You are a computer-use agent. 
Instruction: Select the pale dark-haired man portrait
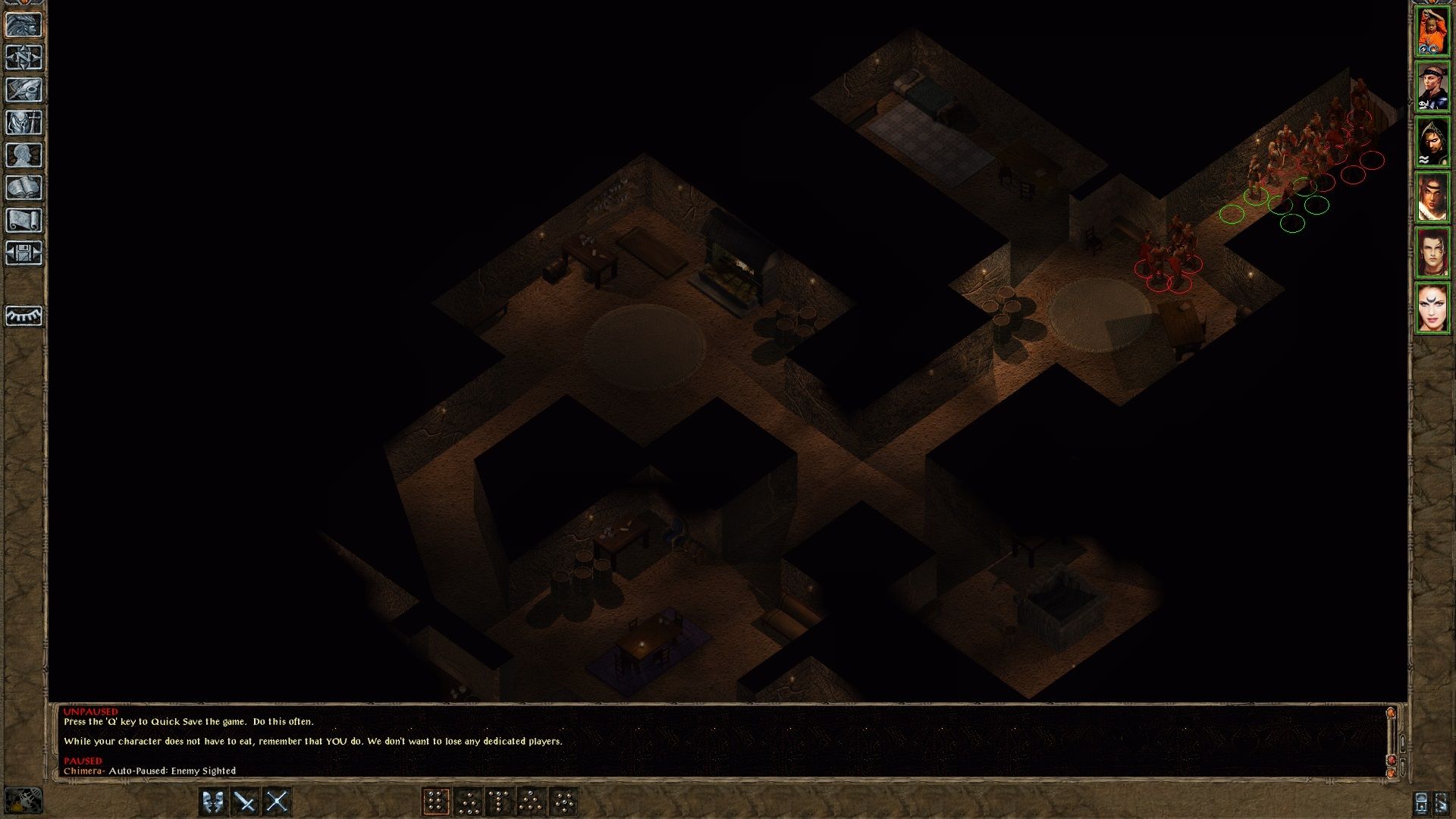(x=1432, y=253)
